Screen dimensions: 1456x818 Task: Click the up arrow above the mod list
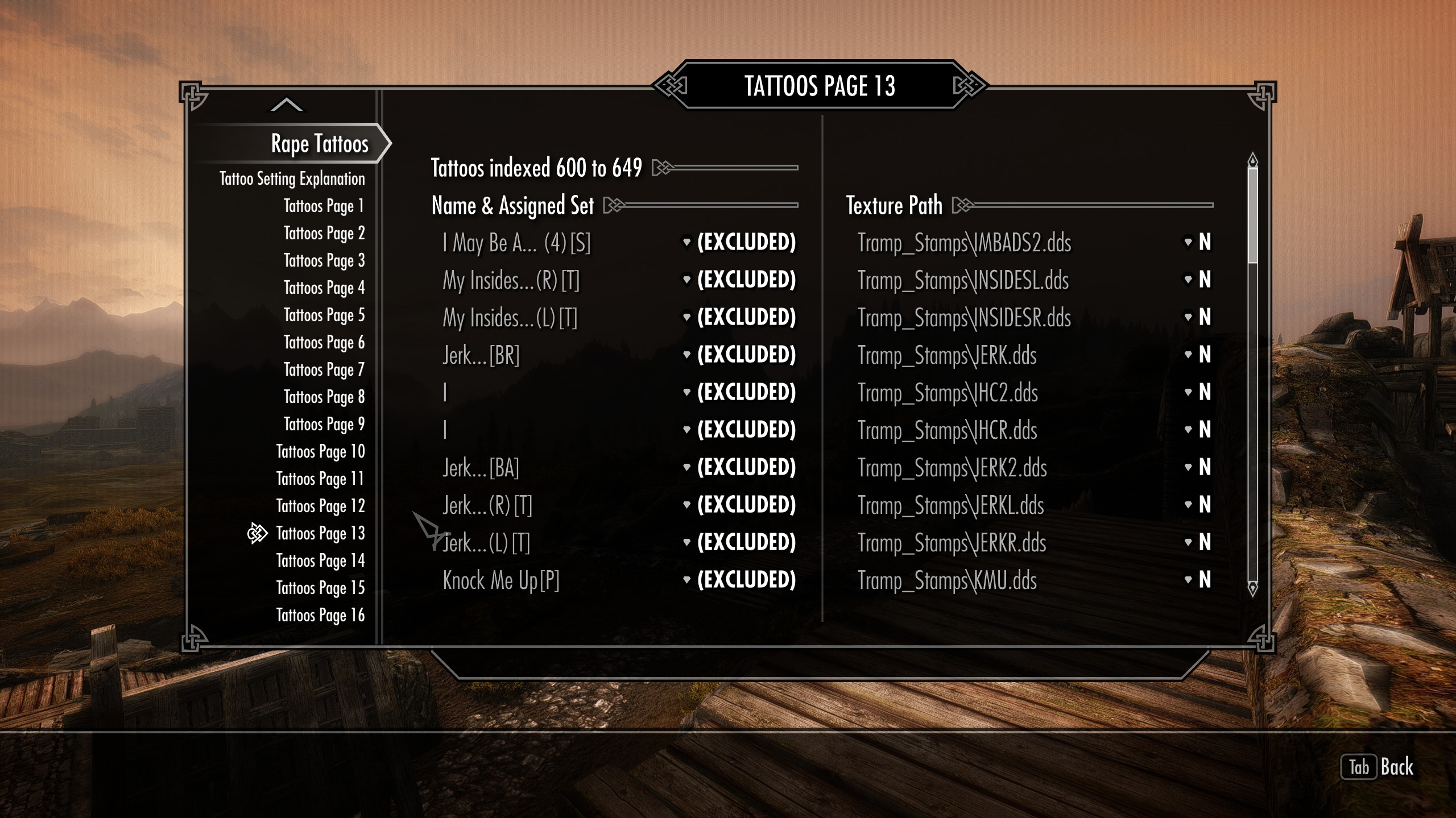(287, 105)
